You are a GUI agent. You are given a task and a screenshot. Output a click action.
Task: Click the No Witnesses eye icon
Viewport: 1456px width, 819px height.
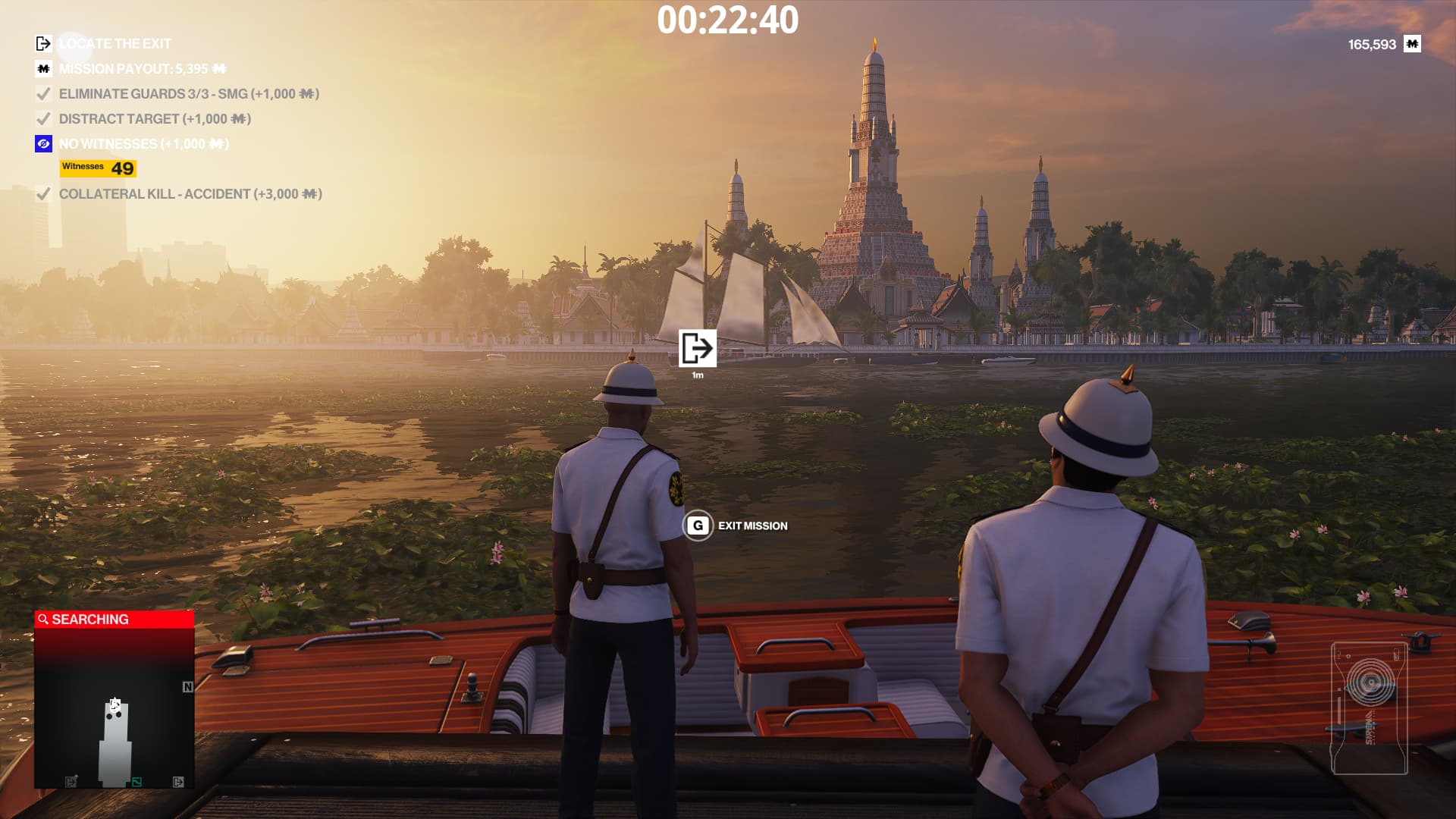pyautogui.click(x=43, y=144)
